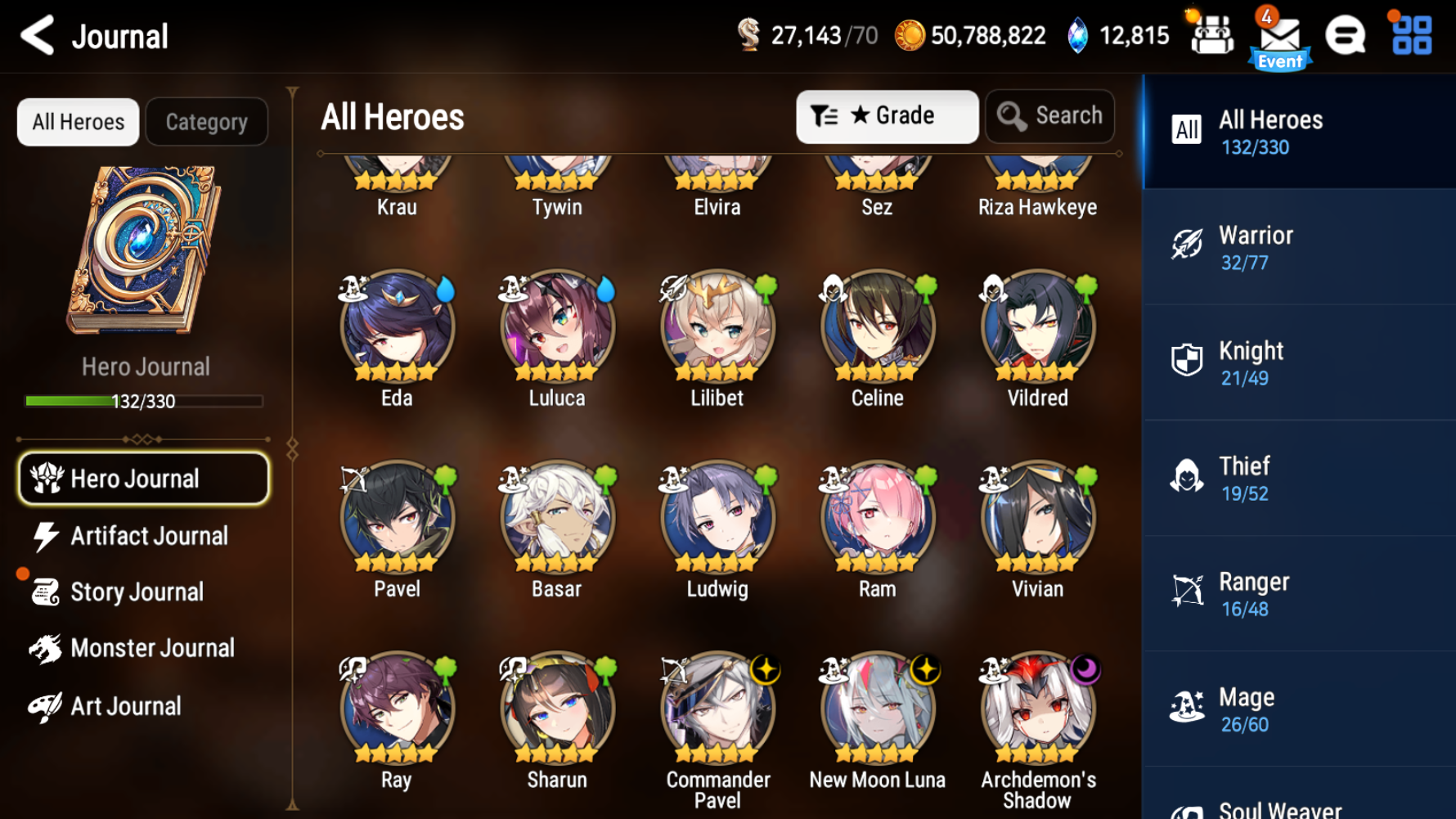Select the Knight class filter
The image size is (1456, 819).
(1299, 362)
